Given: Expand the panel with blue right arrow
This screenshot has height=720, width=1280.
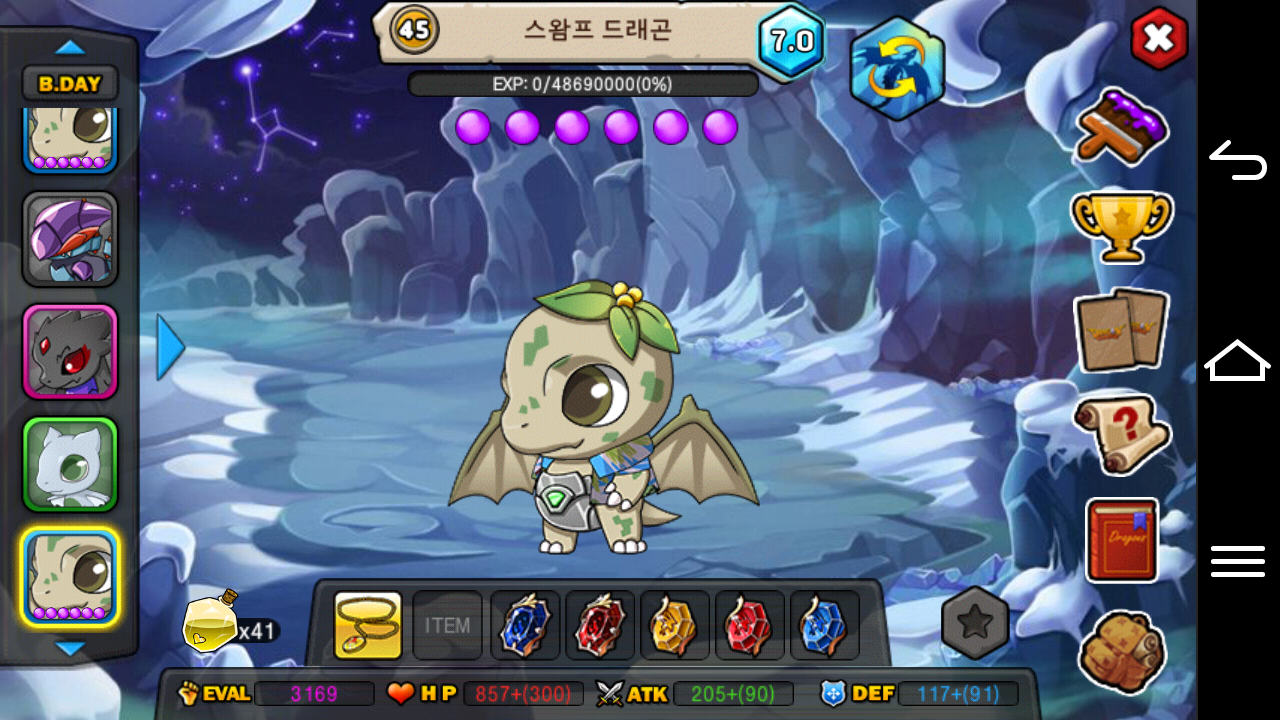Looking at the screenshot, I should (170, 348).
